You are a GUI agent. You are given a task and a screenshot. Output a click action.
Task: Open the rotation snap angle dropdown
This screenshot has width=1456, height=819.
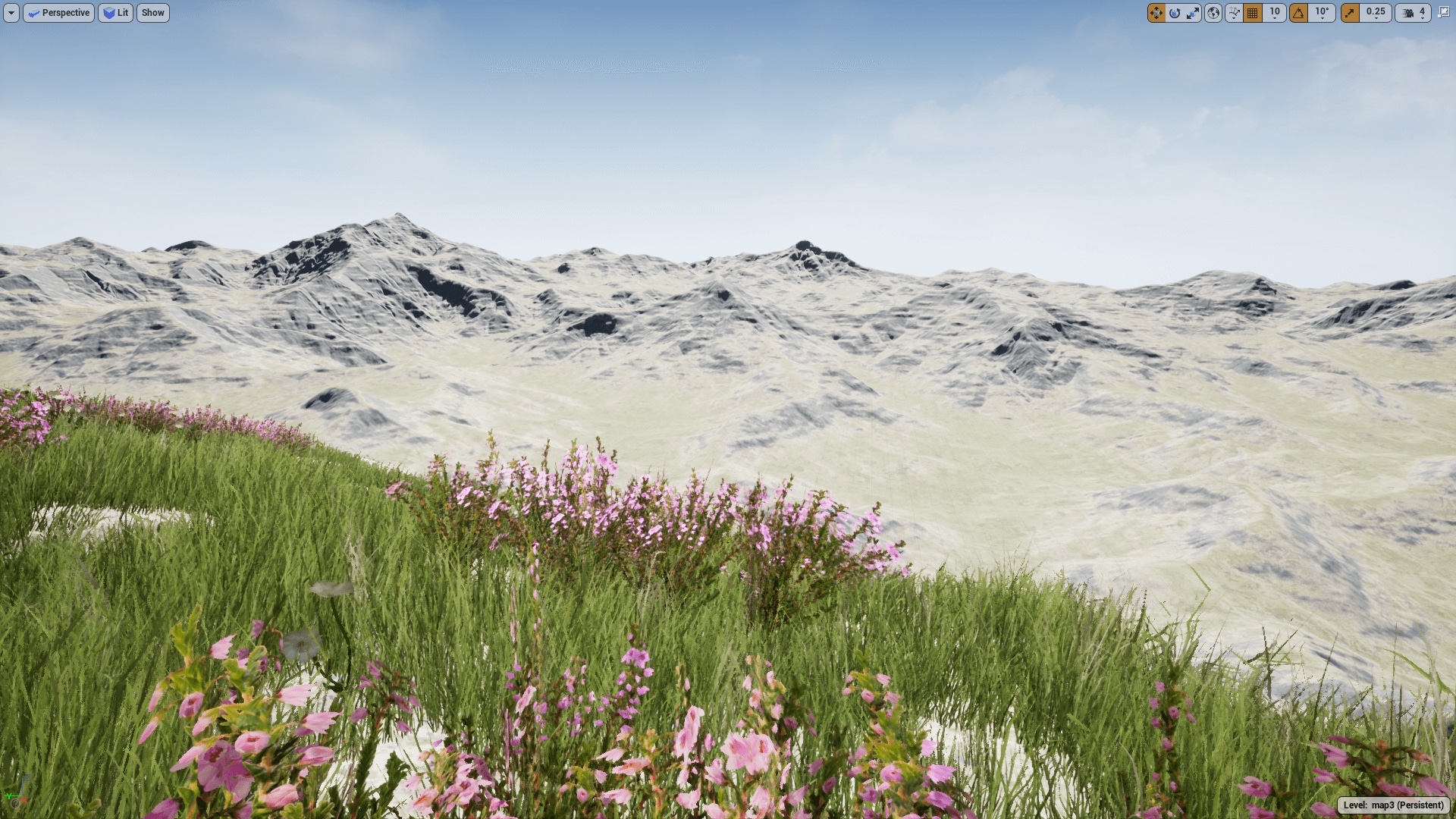[1321, 13]
